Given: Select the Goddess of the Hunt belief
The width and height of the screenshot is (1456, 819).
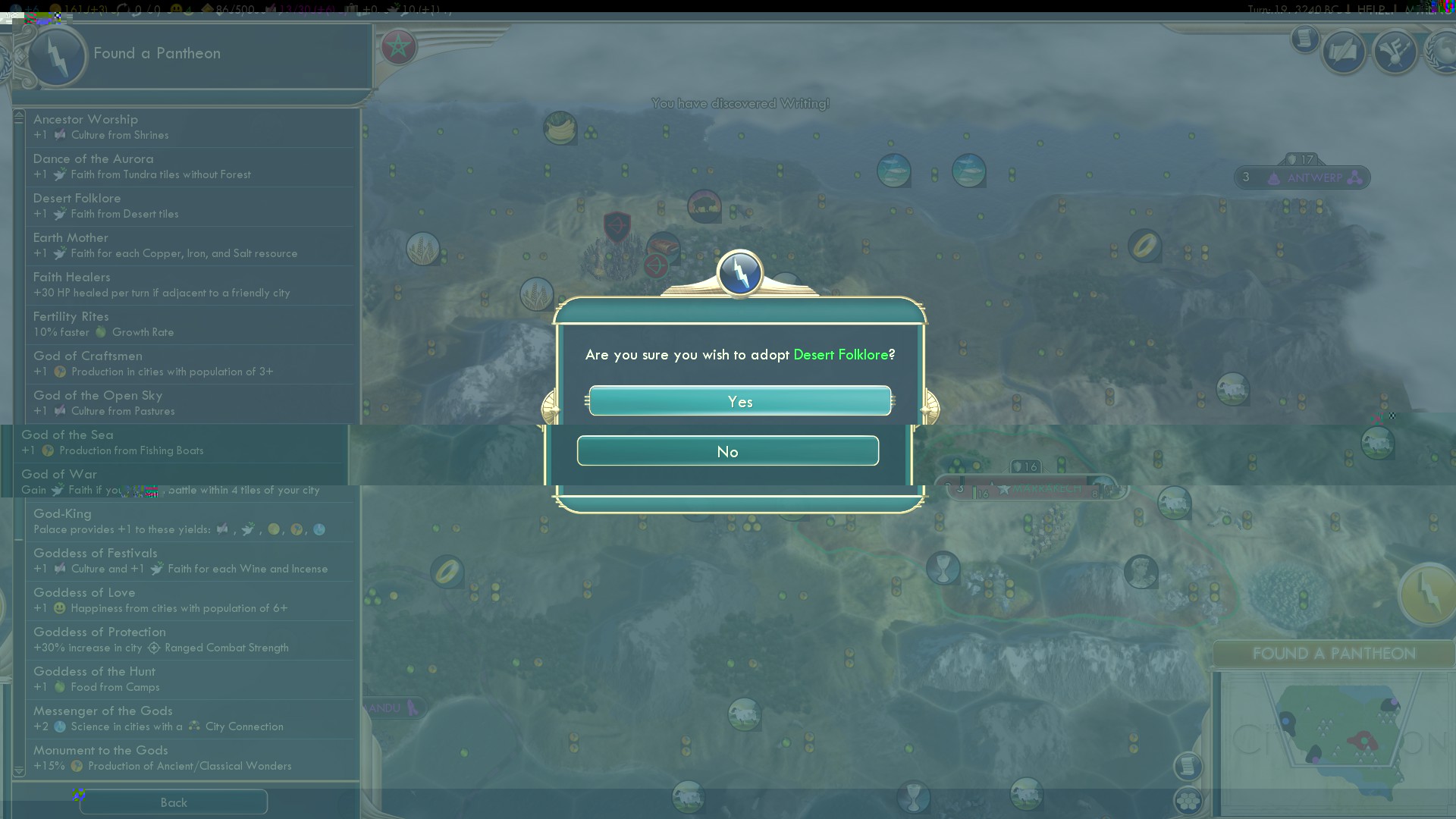Looking at the screenshot, I should 190,679.
